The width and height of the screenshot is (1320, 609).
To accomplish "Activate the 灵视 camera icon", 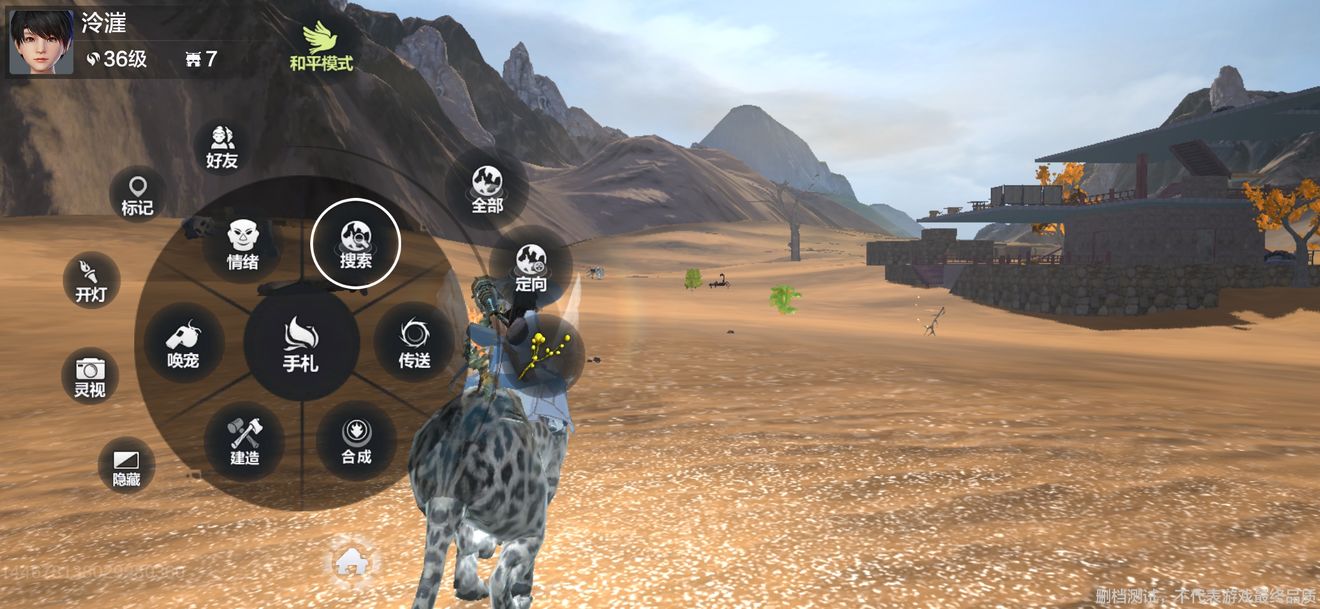I will pos(90,375).
